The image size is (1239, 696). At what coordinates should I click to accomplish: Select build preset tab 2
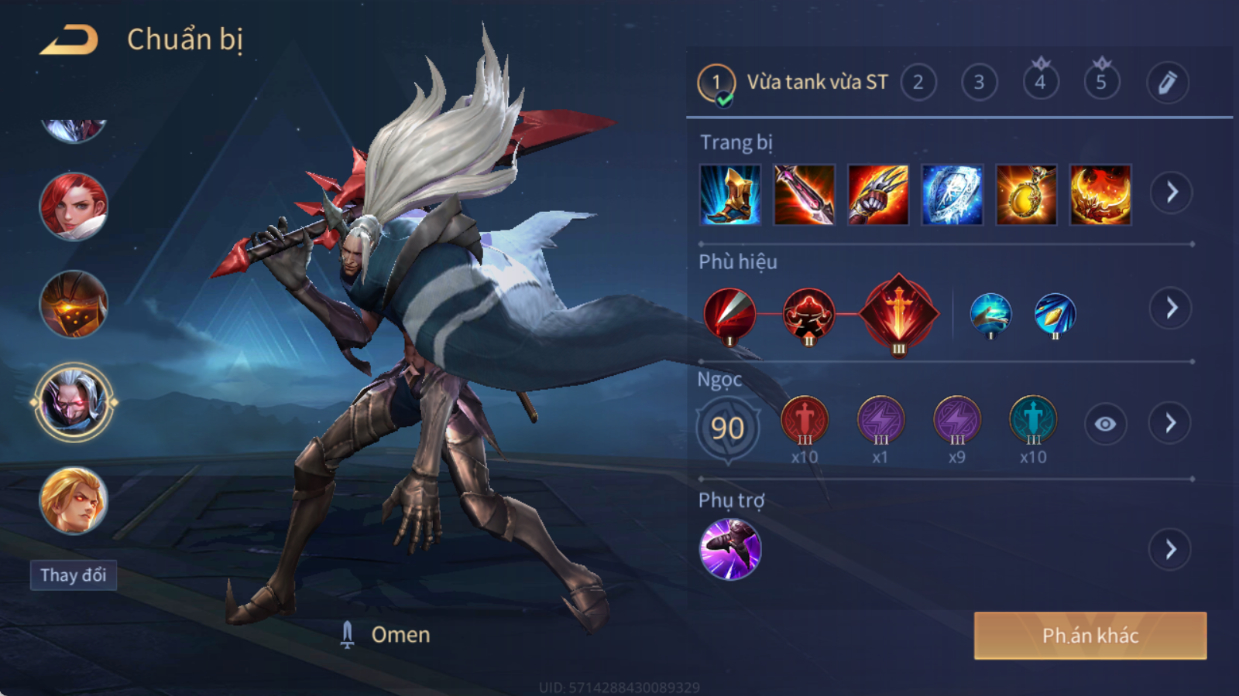tap(918, 82)
